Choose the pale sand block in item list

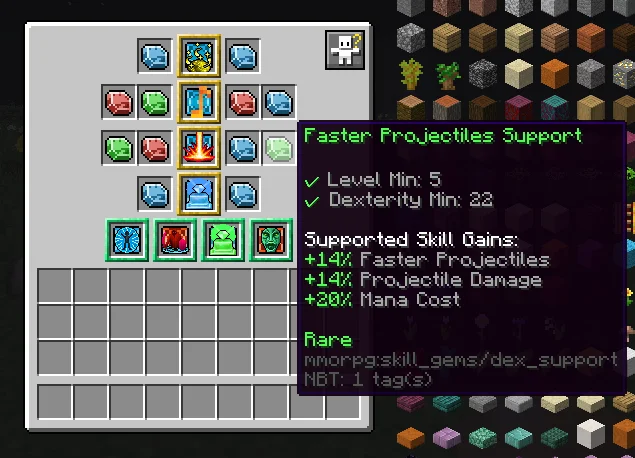517,73
